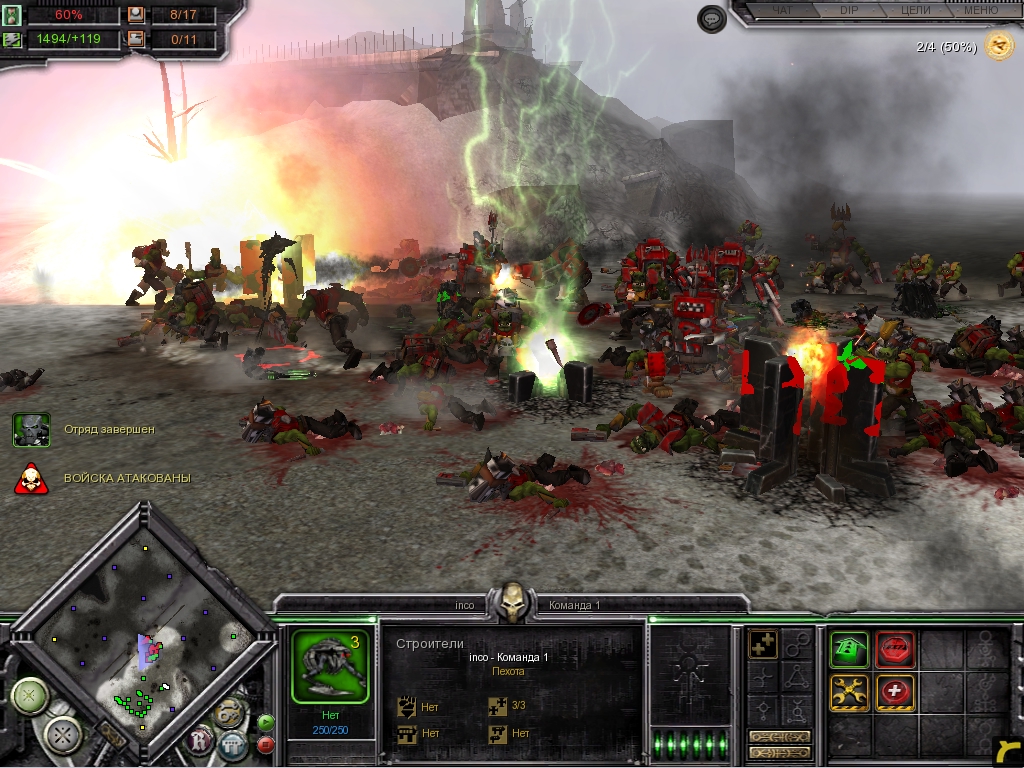Click the yellow arrow corner button
This screenshot has height=768, width=1024.
[1008, 751]
